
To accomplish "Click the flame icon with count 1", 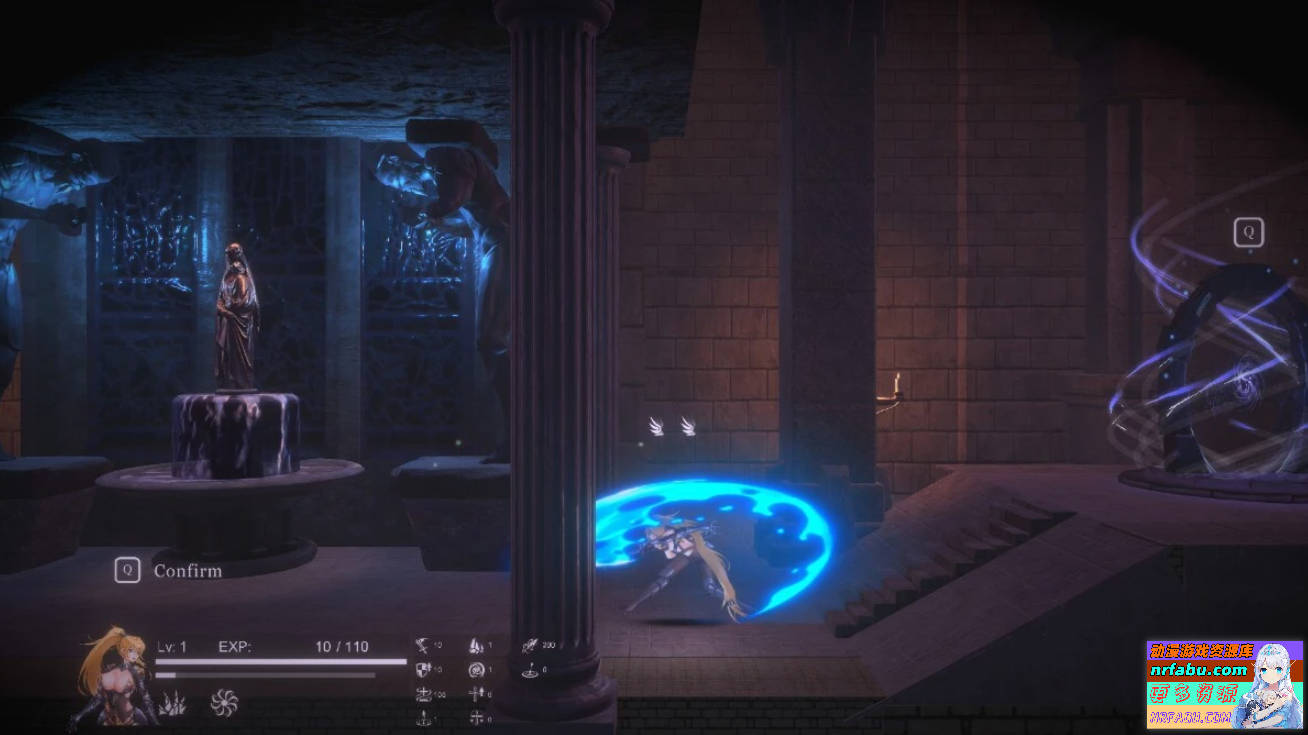I will [x=475, y=646].
